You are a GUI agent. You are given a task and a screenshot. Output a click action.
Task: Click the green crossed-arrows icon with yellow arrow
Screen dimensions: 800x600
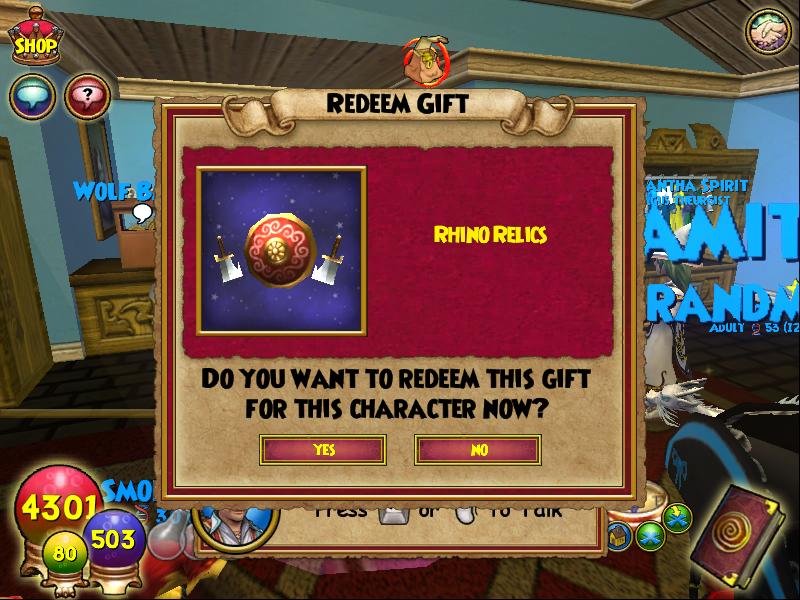677,518
